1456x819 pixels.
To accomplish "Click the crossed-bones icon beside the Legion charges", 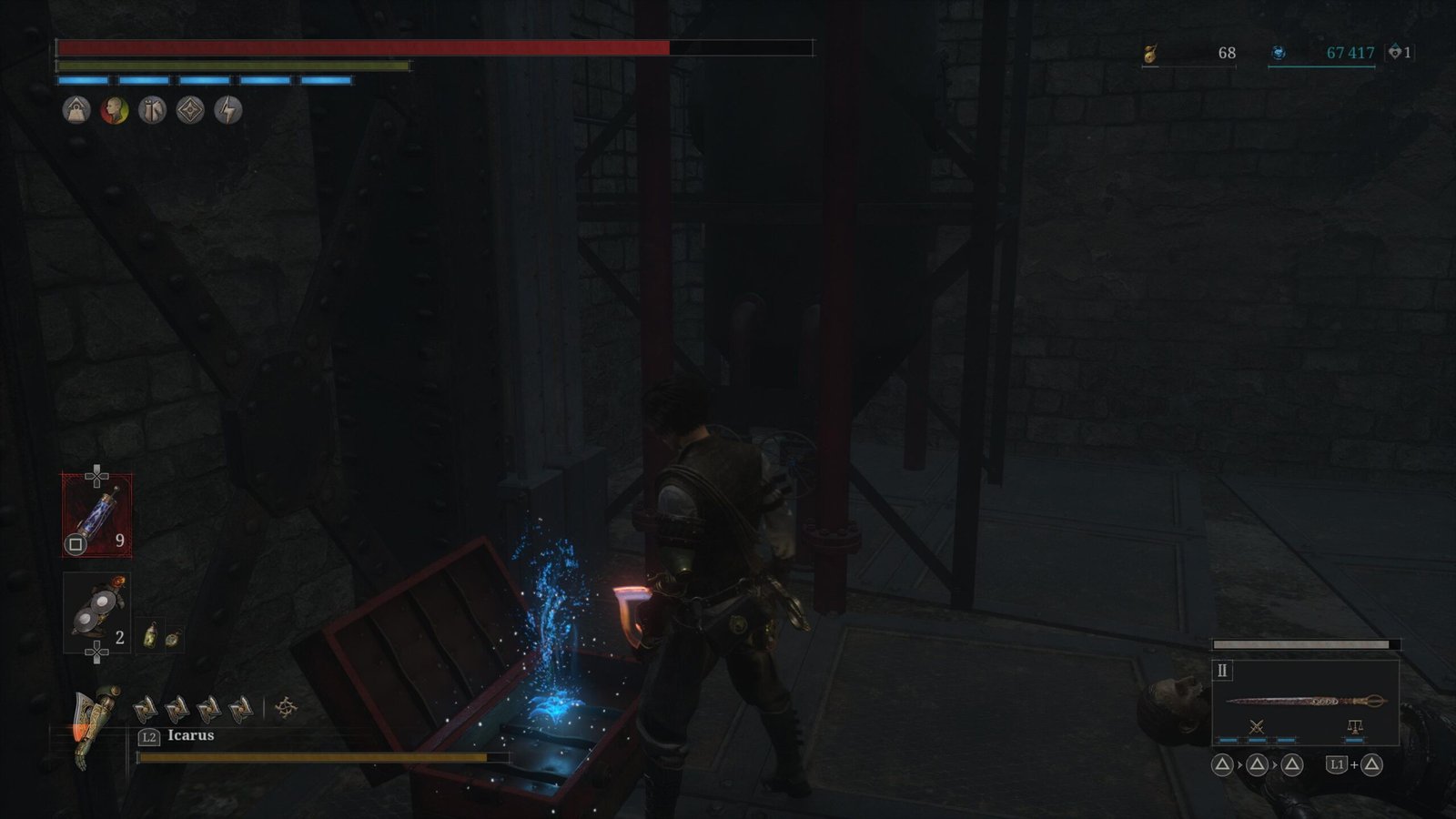I will click(x=286, y=707).
